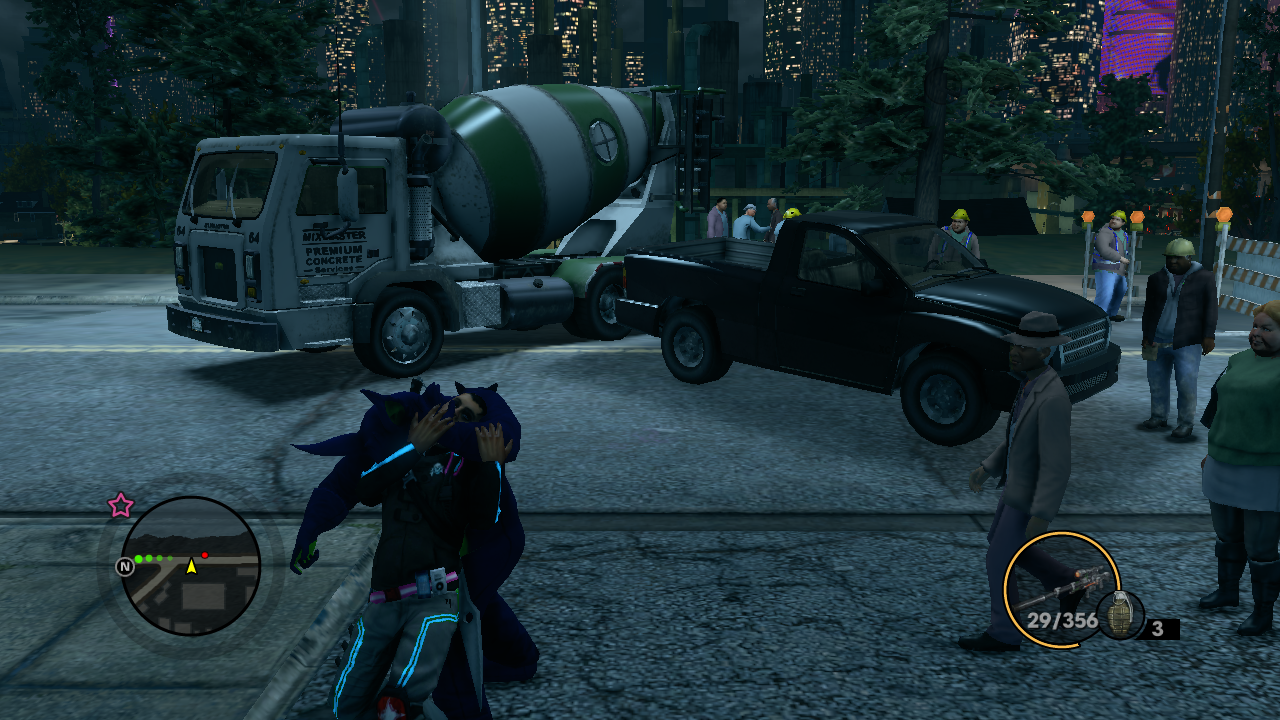Click the circular minimap
The image size is (1280, 720).
(190, 567)
